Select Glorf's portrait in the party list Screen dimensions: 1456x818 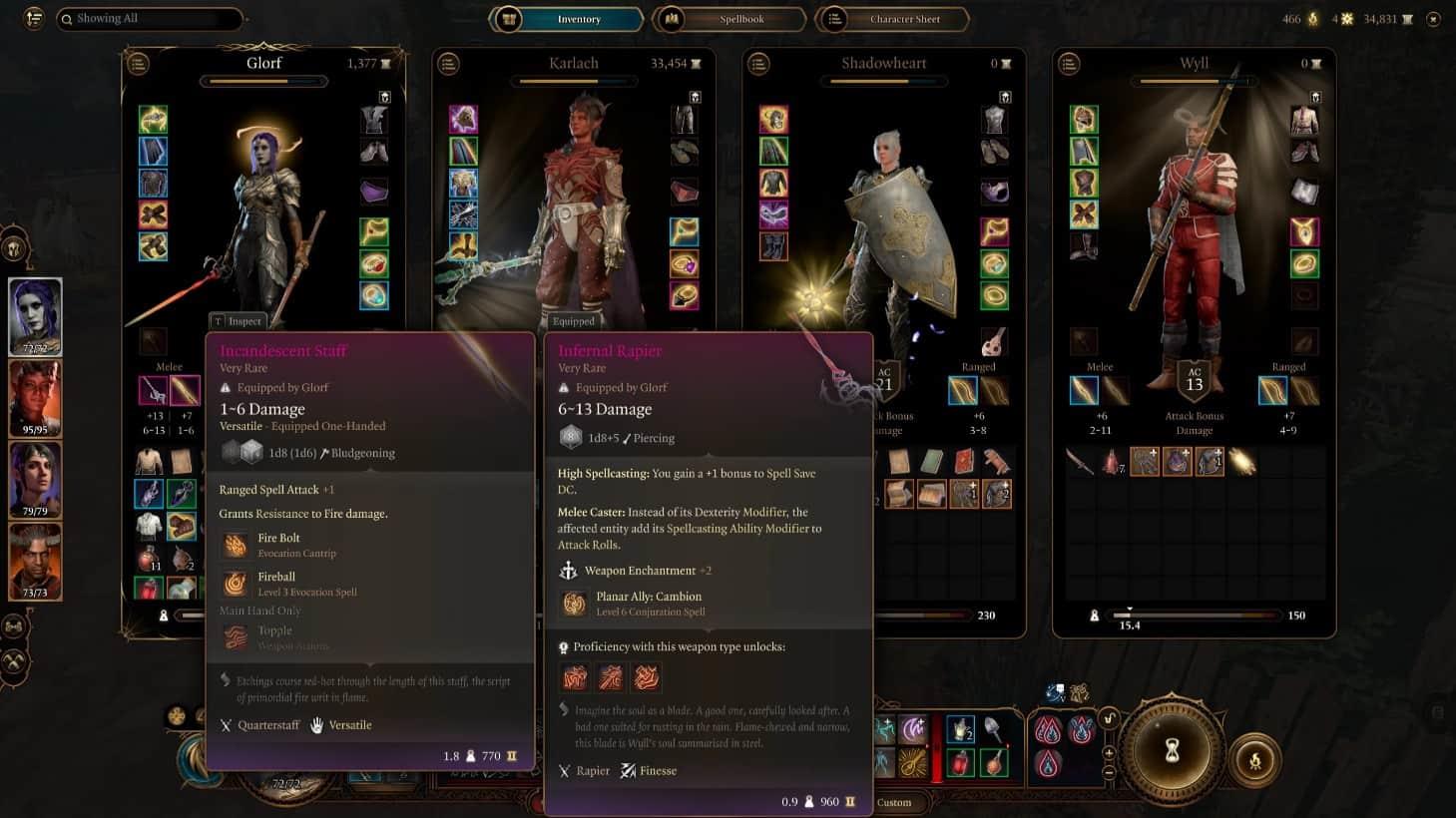tap(35, 315)
